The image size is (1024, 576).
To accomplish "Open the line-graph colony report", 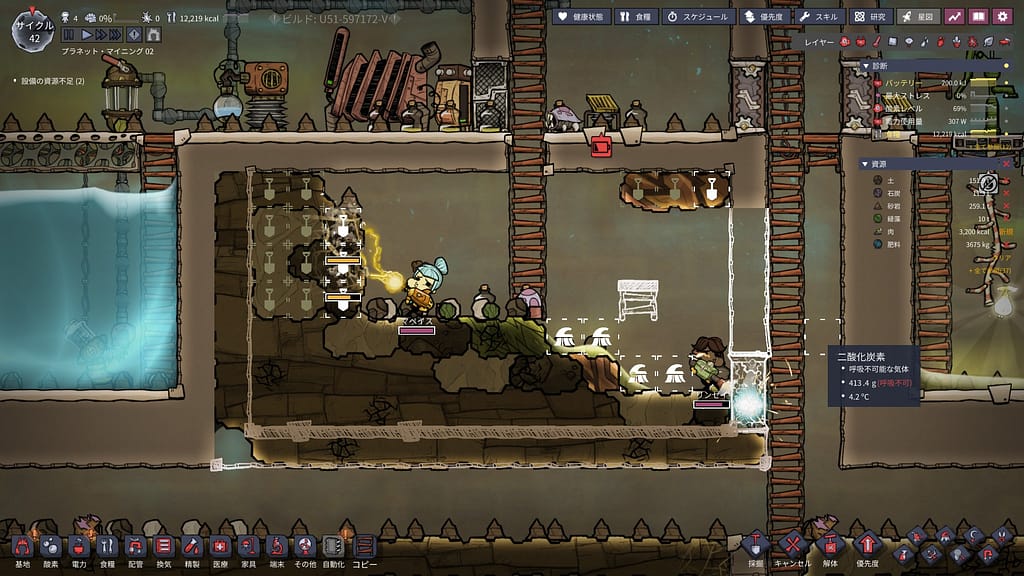I will (954, 16).
